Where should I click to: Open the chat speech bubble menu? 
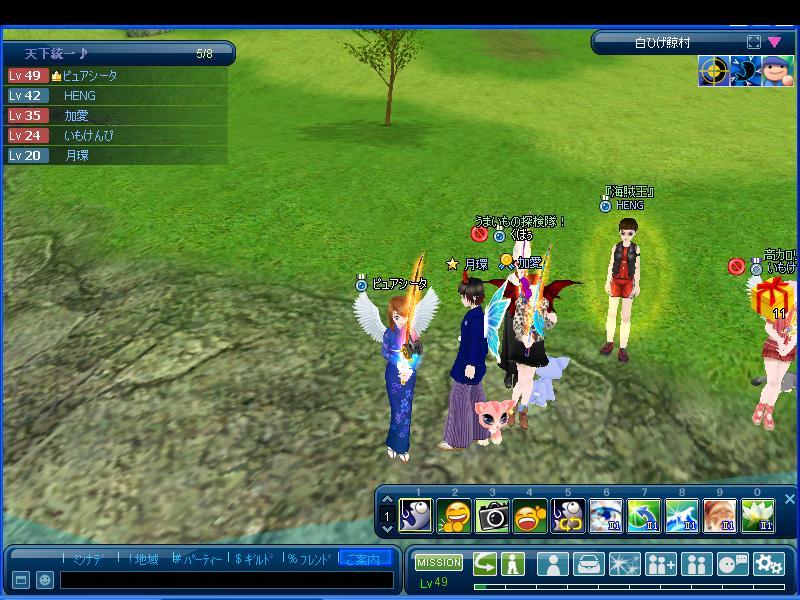click(x=733, y=564)
